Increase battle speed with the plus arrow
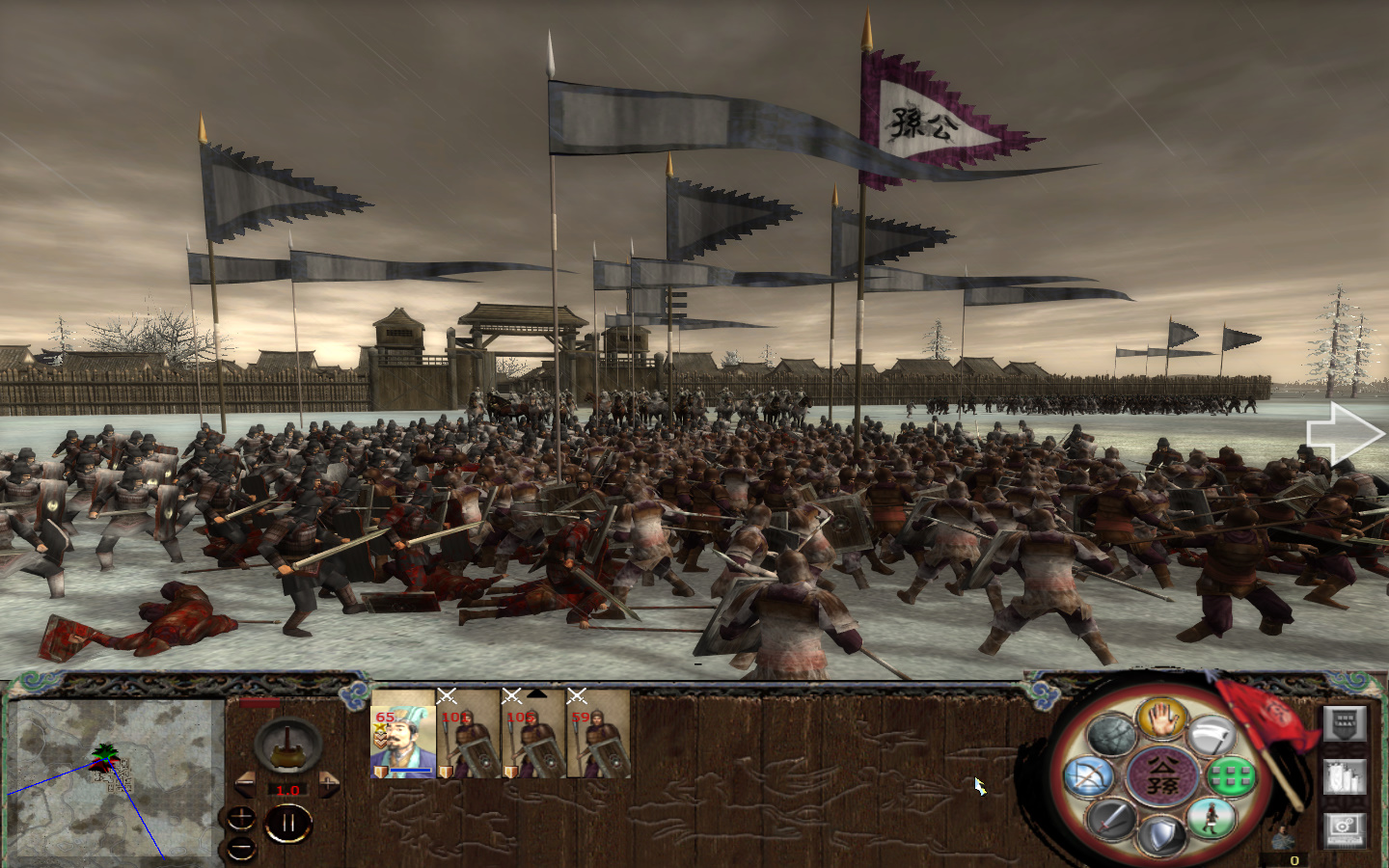 point(327,784)
